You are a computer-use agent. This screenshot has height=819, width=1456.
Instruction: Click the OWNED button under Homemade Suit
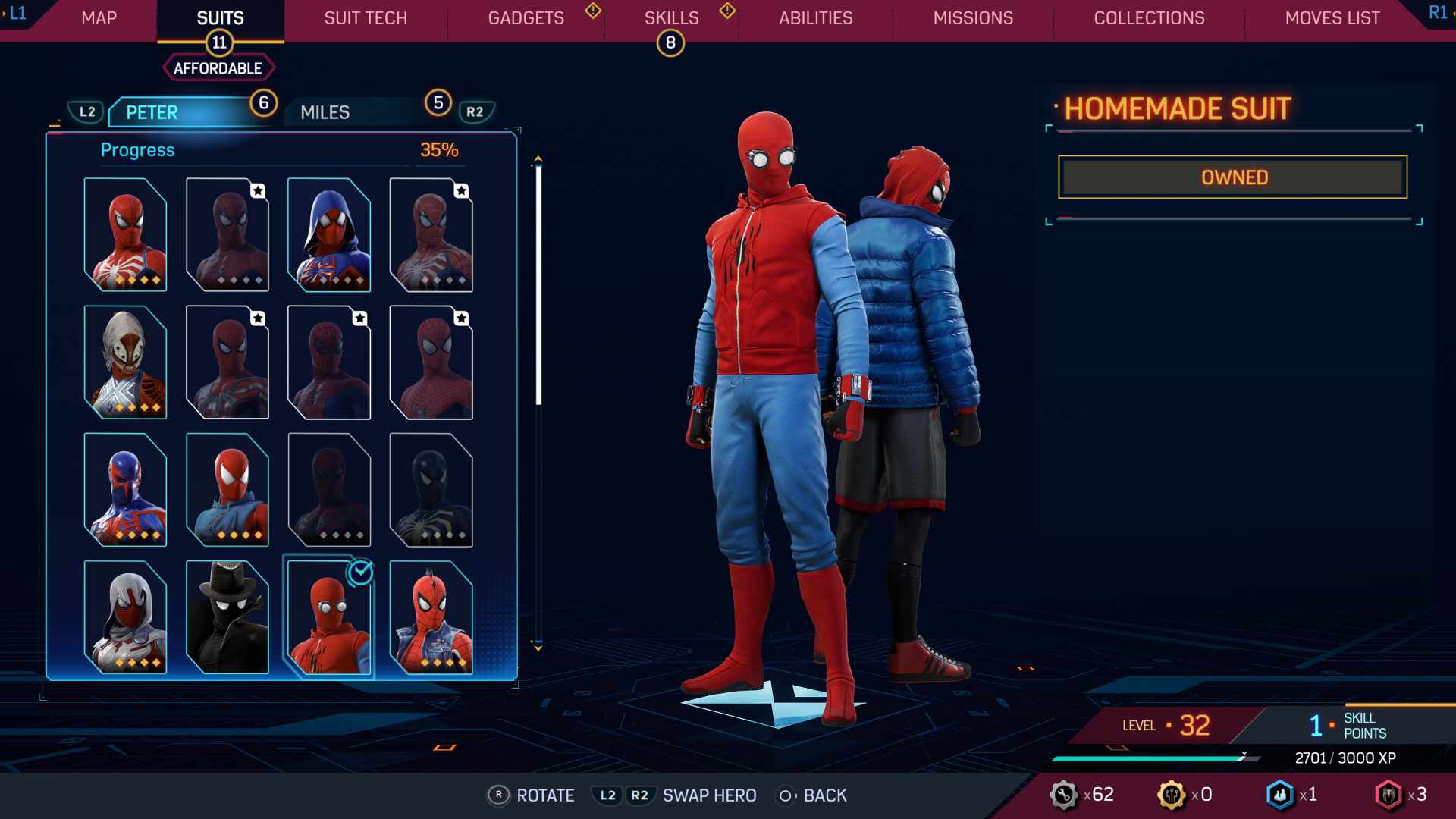1232,177
